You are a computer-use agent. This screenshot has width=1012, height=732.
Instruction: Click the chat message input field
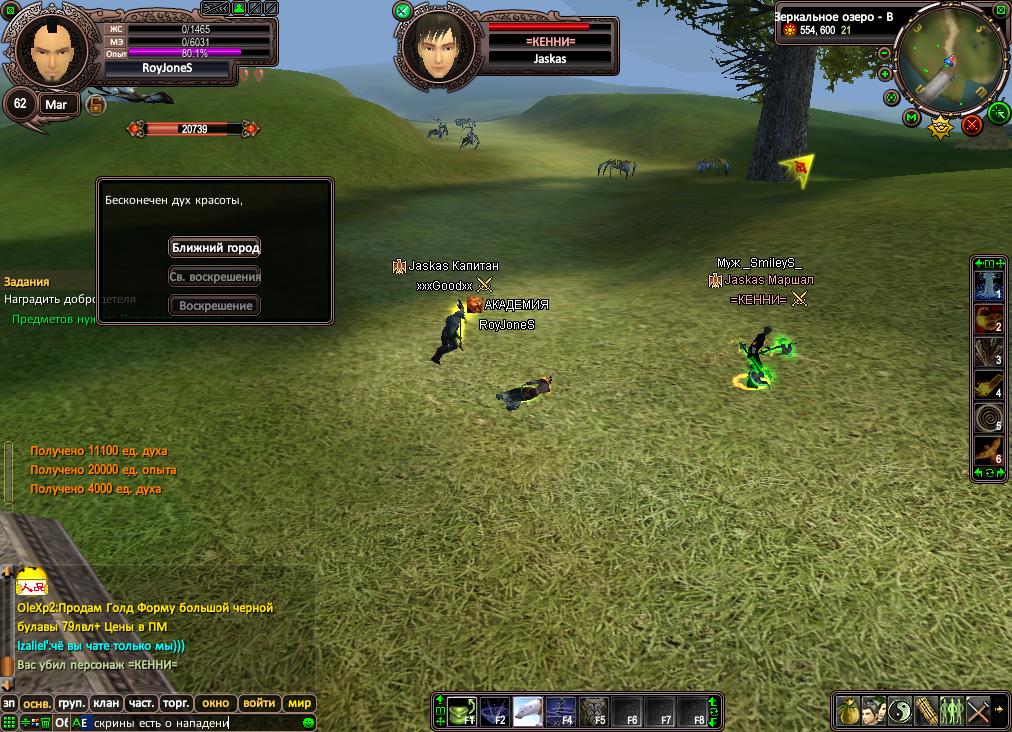coord(190,722)
